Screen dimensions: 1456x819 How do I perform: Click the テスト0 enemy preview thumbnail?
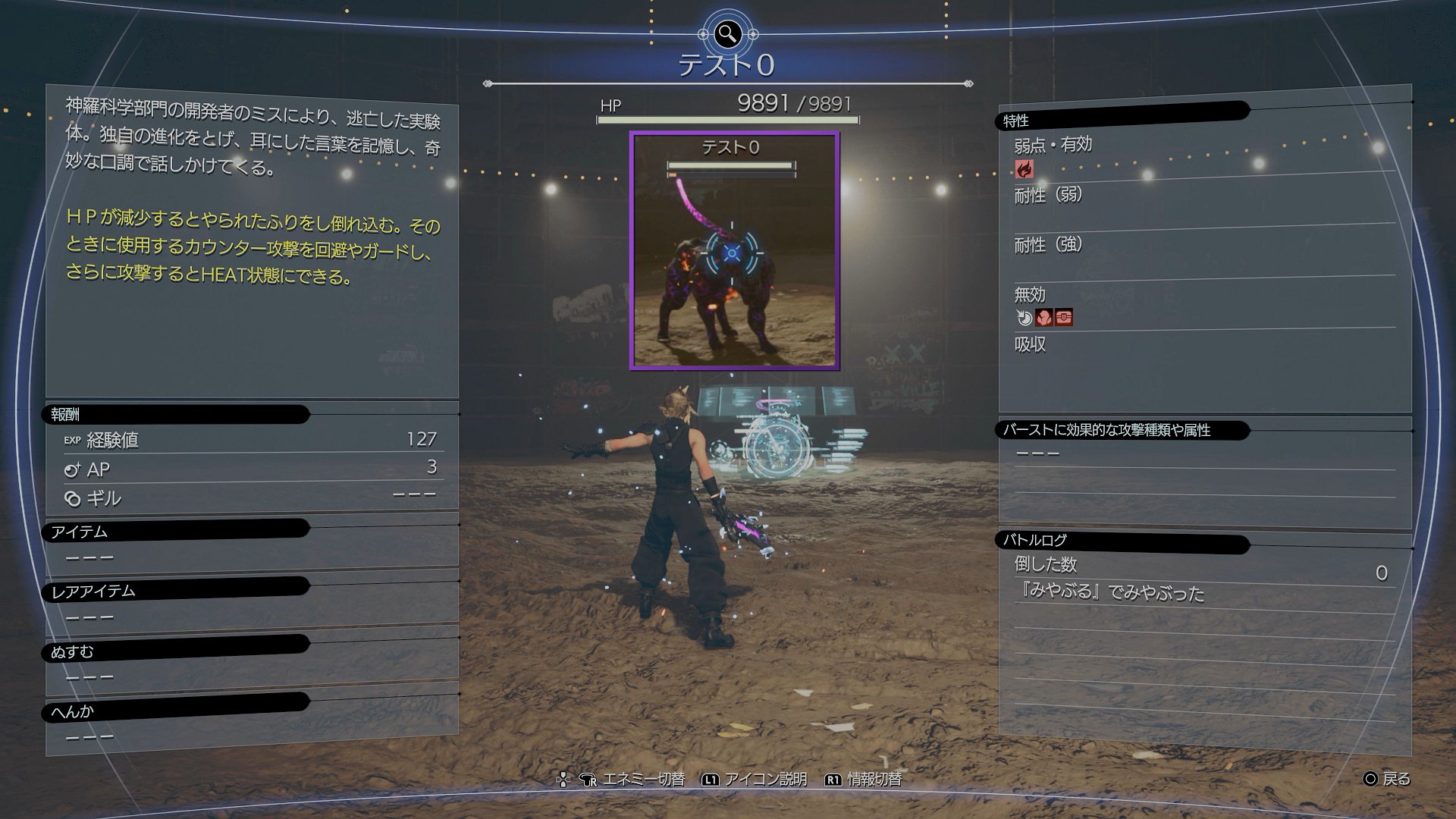[x=733, y=250]
